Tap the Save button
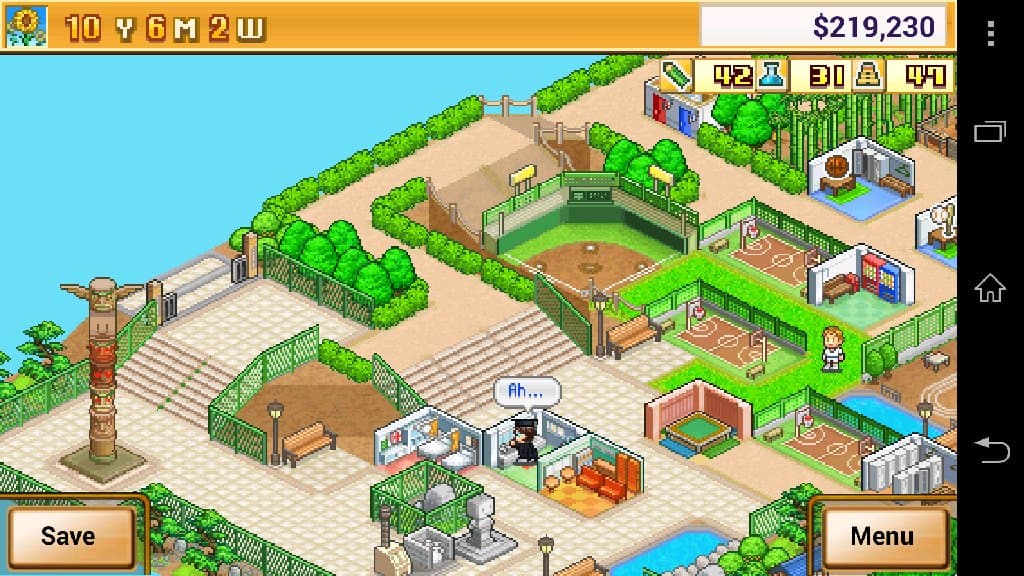Viewport: 1024px width, 576px height. pyautogui.click(x=69, y=535)
